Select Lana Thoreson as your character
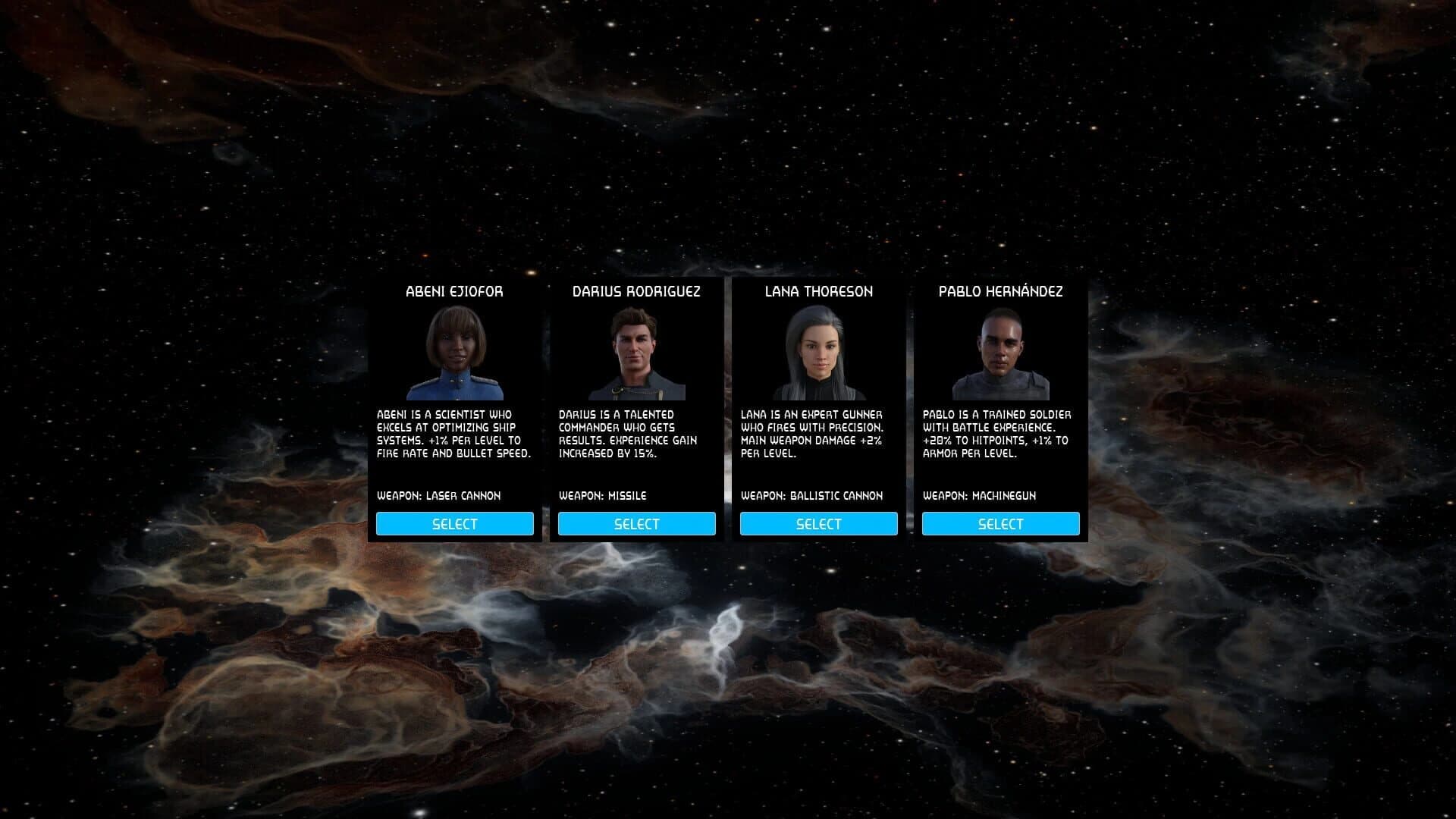Viewport: 1456px width, 819px height. point(819,523)
